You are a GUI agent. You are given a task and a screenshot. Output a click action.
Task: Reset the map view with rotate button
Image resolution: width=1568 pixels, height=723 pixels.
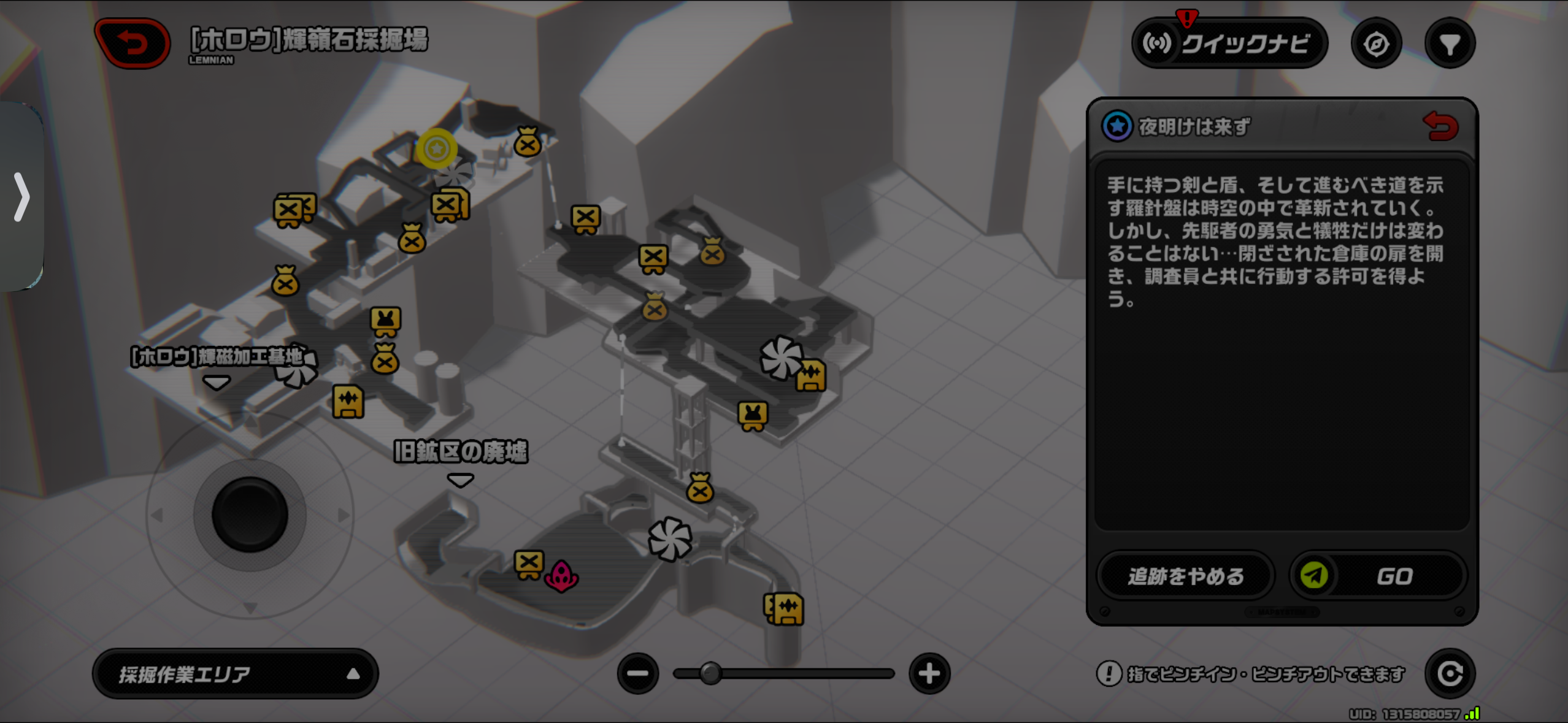click(1450, 673)
